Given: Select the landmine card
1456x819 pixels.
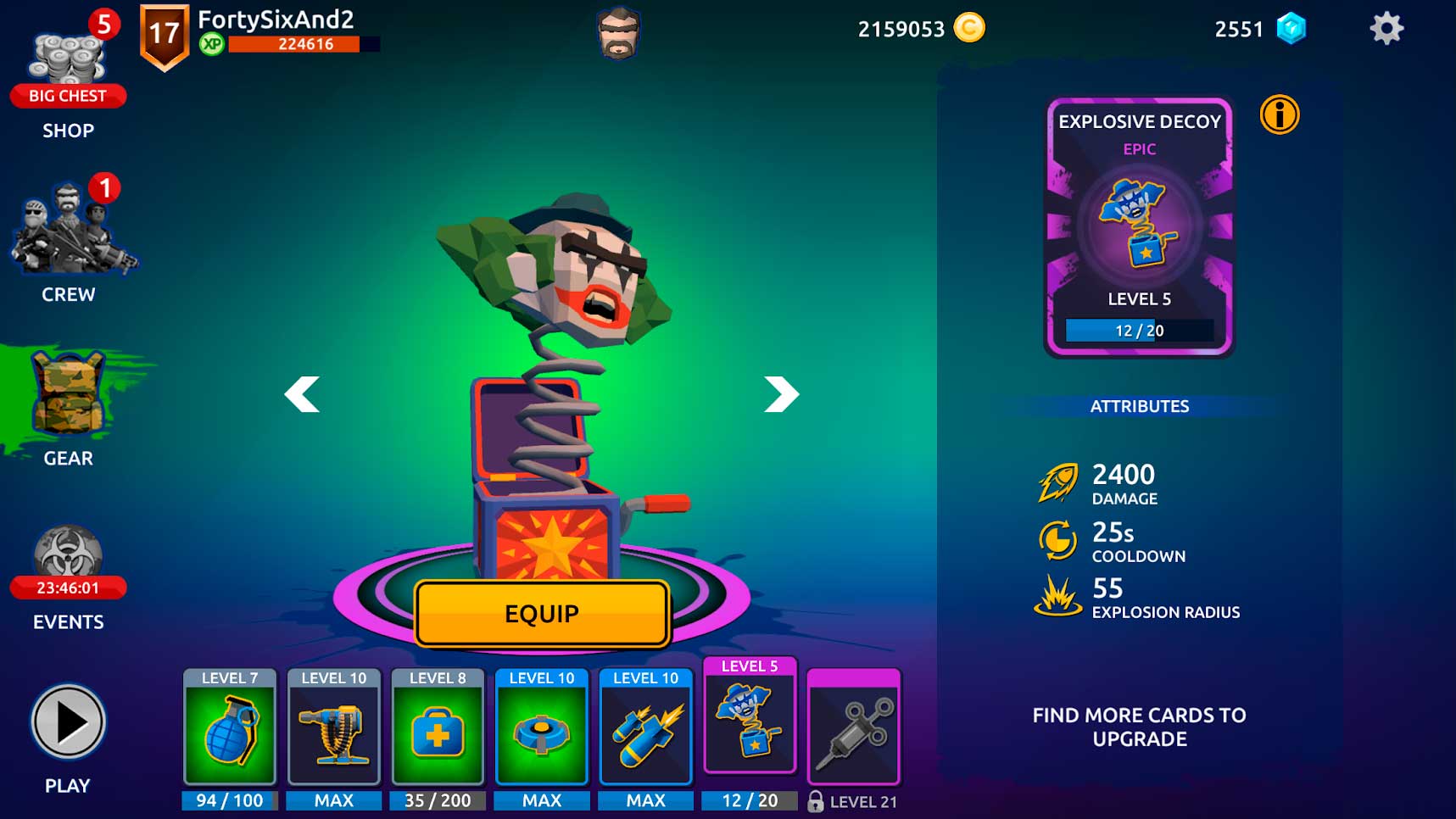Looking at the screenshot, I should pyautogui.click(x=542, y=729).
